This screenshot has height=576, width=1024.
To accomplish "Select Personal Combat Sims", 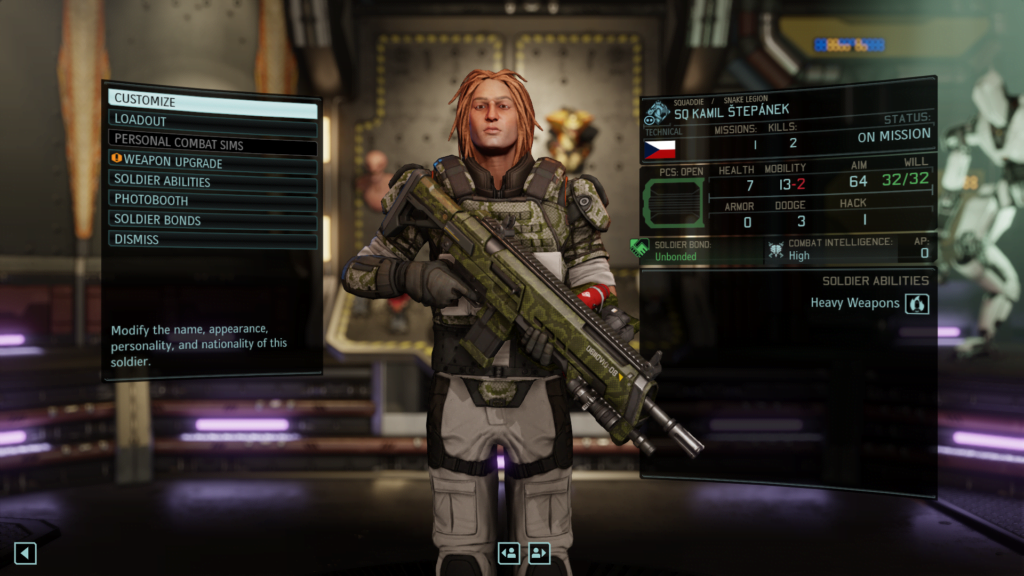I will pyautogui.click(x=212, y=142).
